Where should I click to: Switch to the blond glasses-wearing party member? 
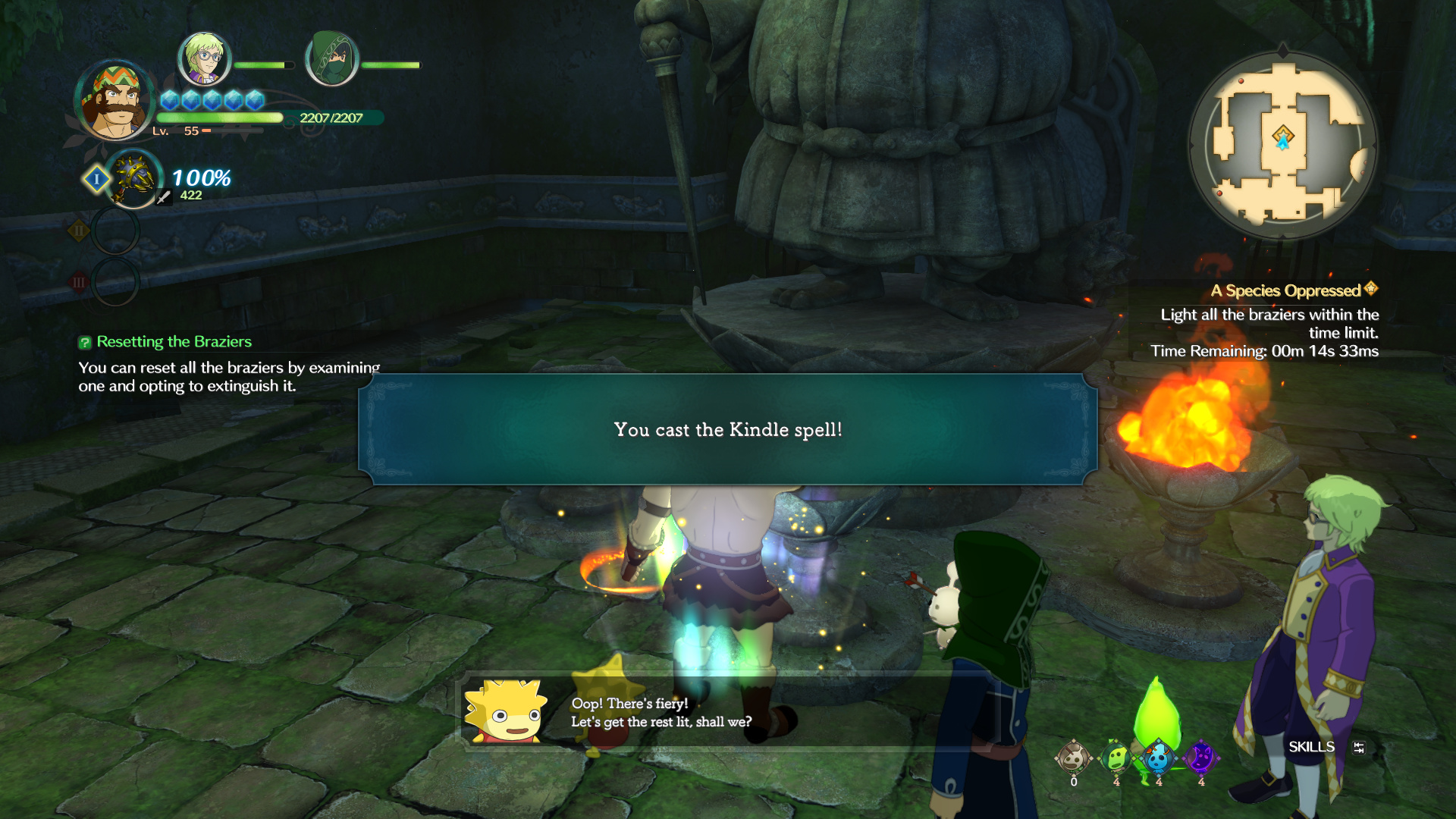tap(203, 58)
